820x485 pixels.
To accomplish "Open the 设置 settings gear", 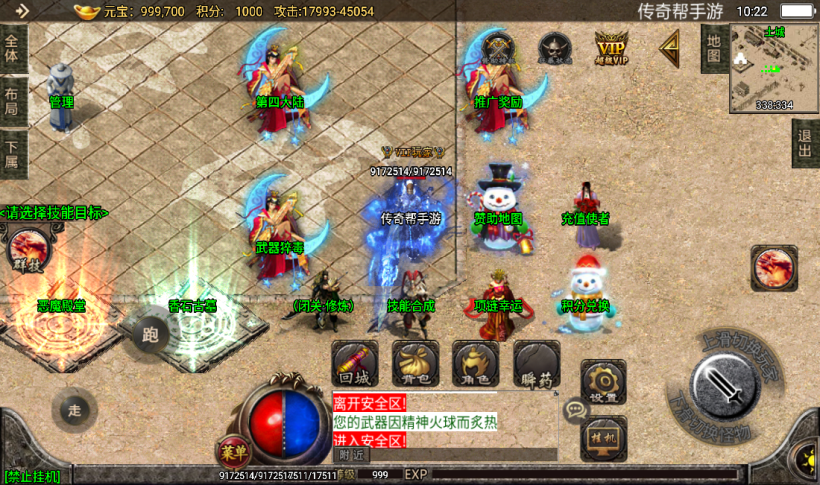I will [603, 383].
